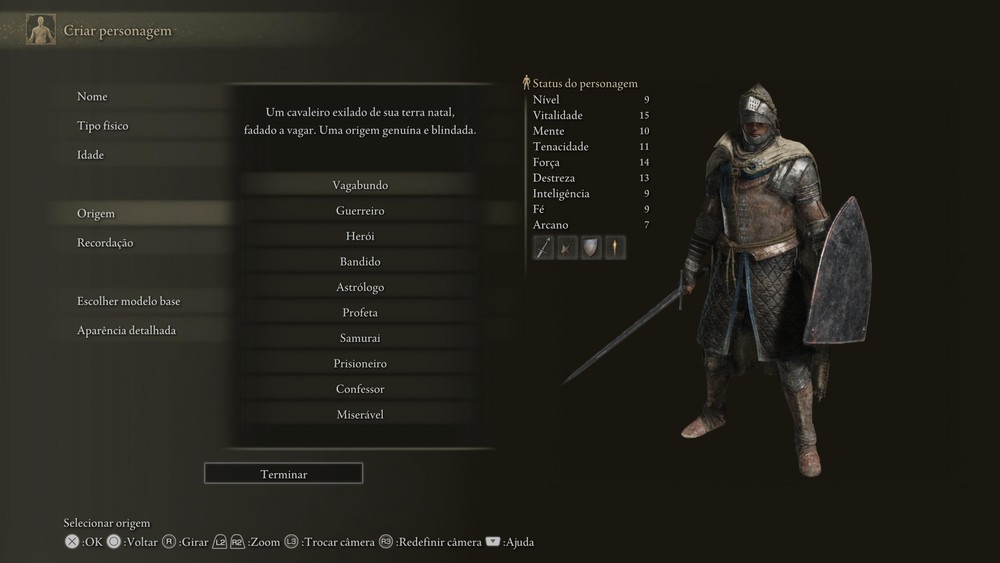Open Aparência detalhada settings

pyautogui.click(x=126, y=330)
